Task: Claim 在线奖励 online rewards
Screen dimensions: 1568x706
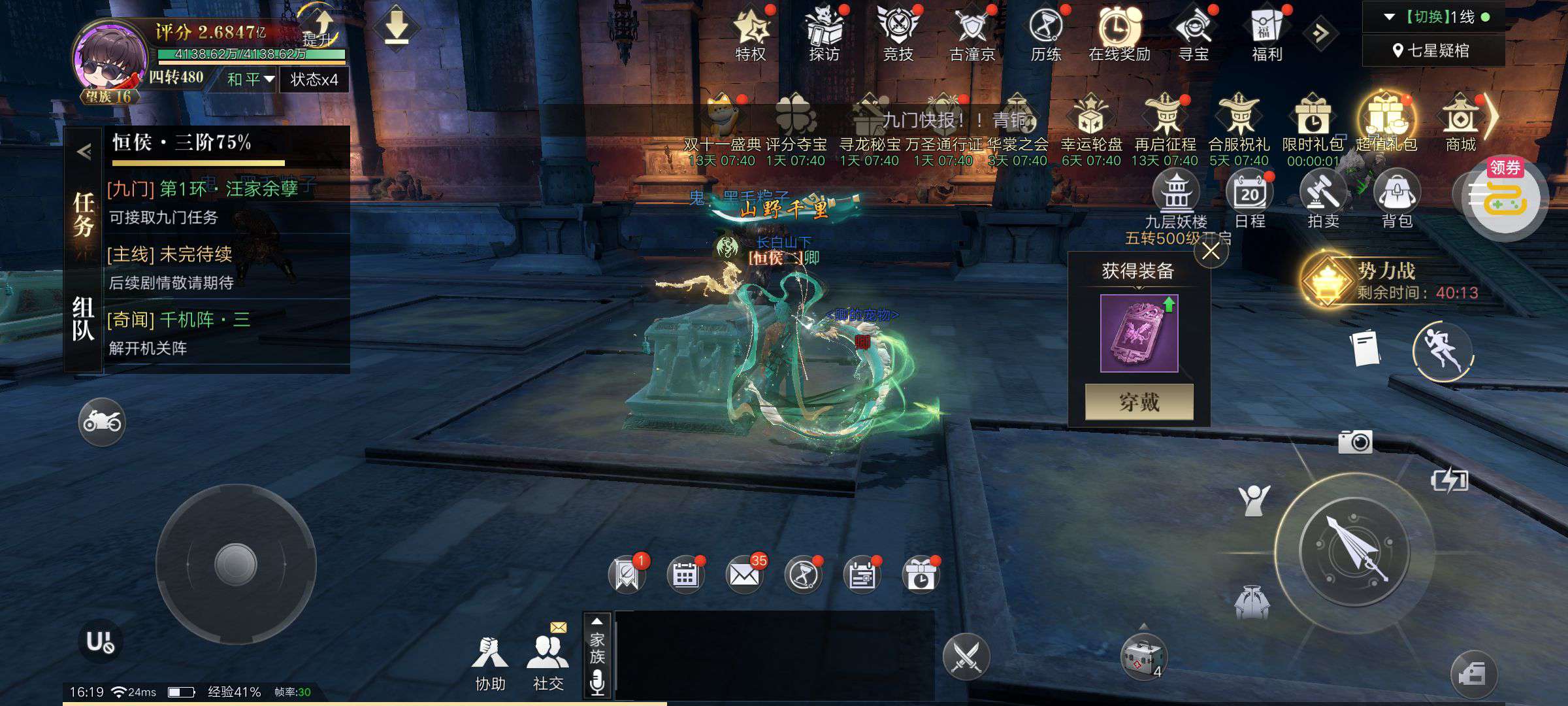Action: [x=1119, y=34]
